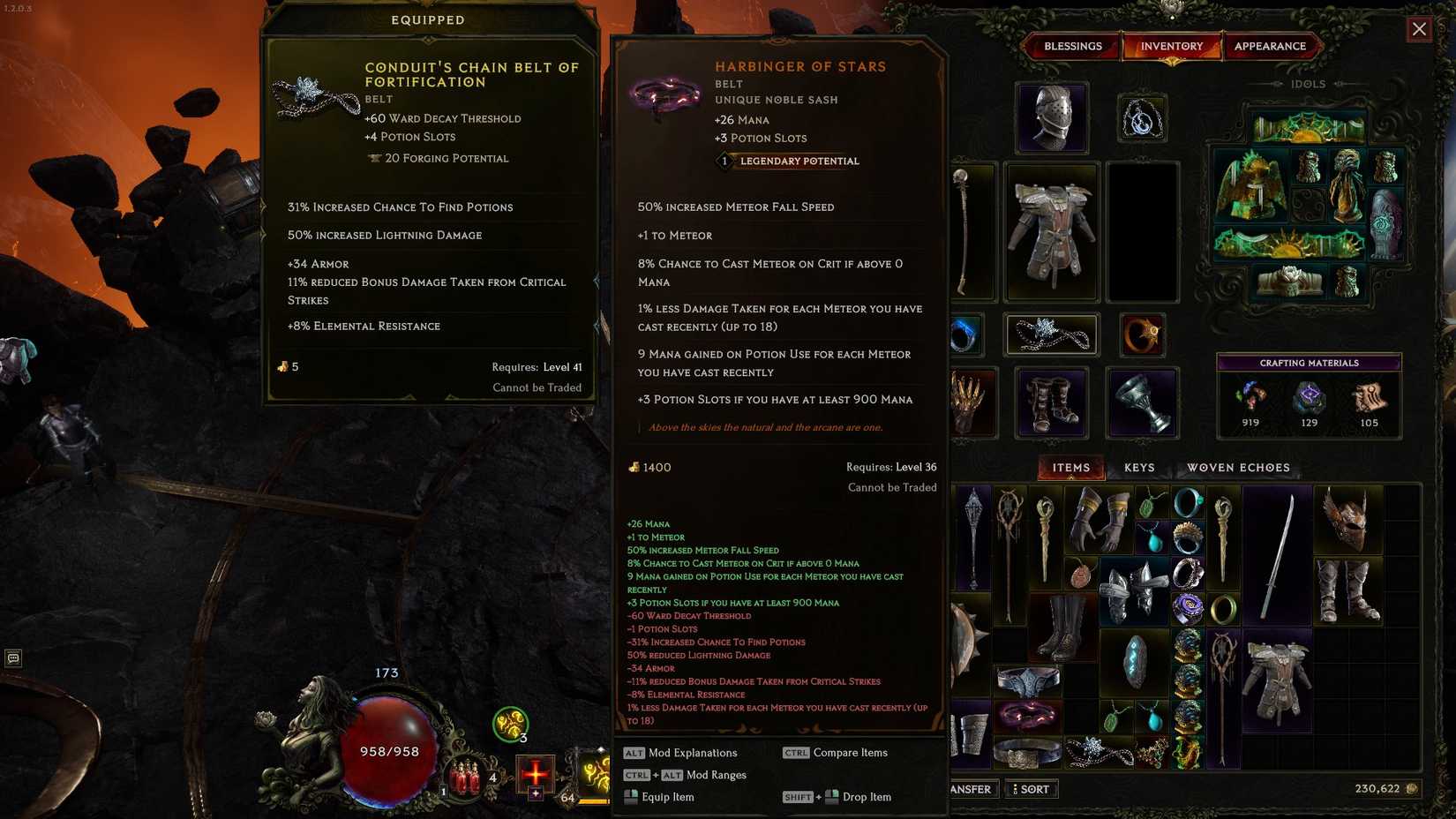Click the gold ring in inventory
1456x819 pixels.
1223,609
